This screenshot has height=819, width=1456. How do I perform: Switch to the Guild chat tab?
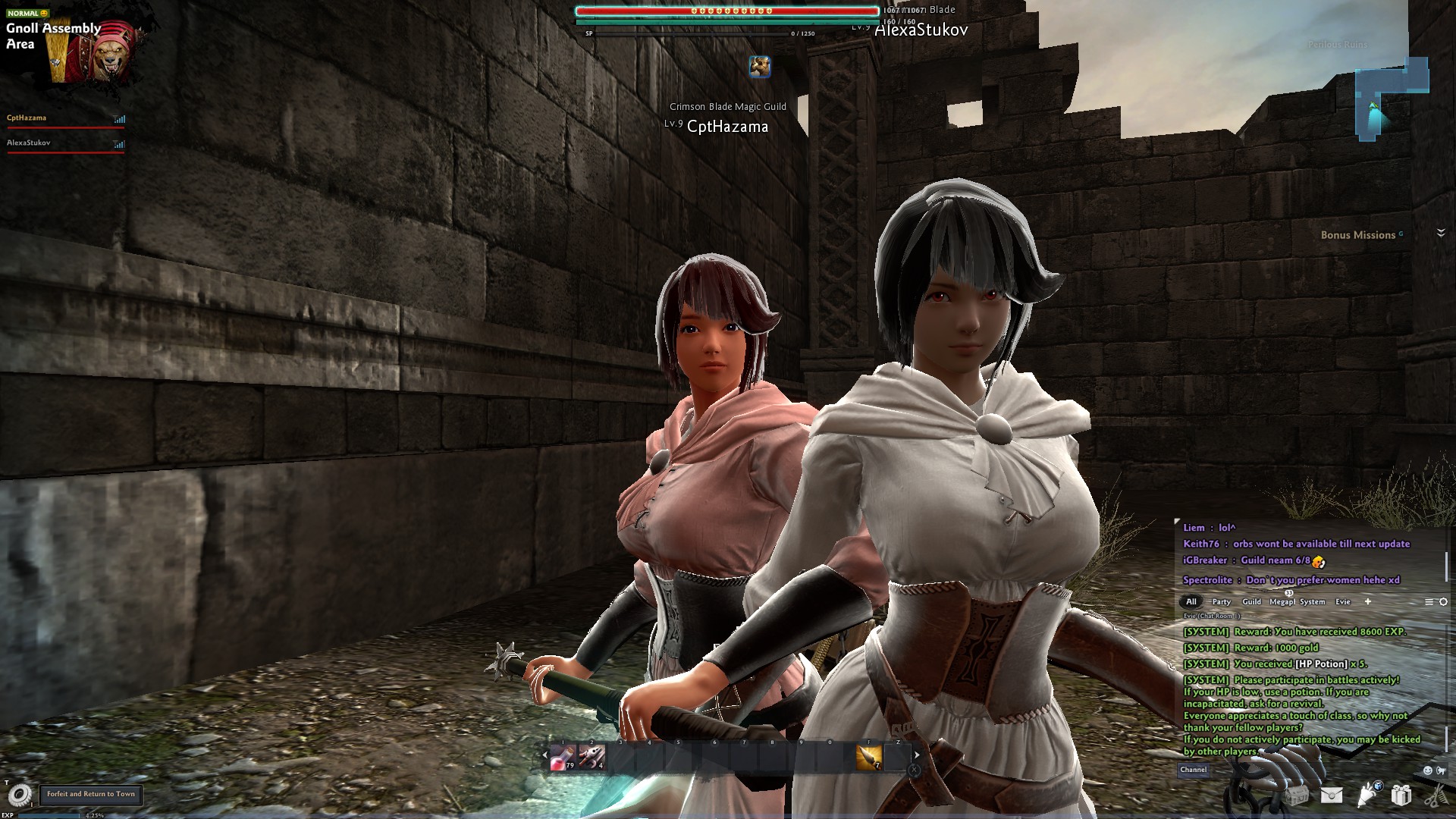(1252, 601)
